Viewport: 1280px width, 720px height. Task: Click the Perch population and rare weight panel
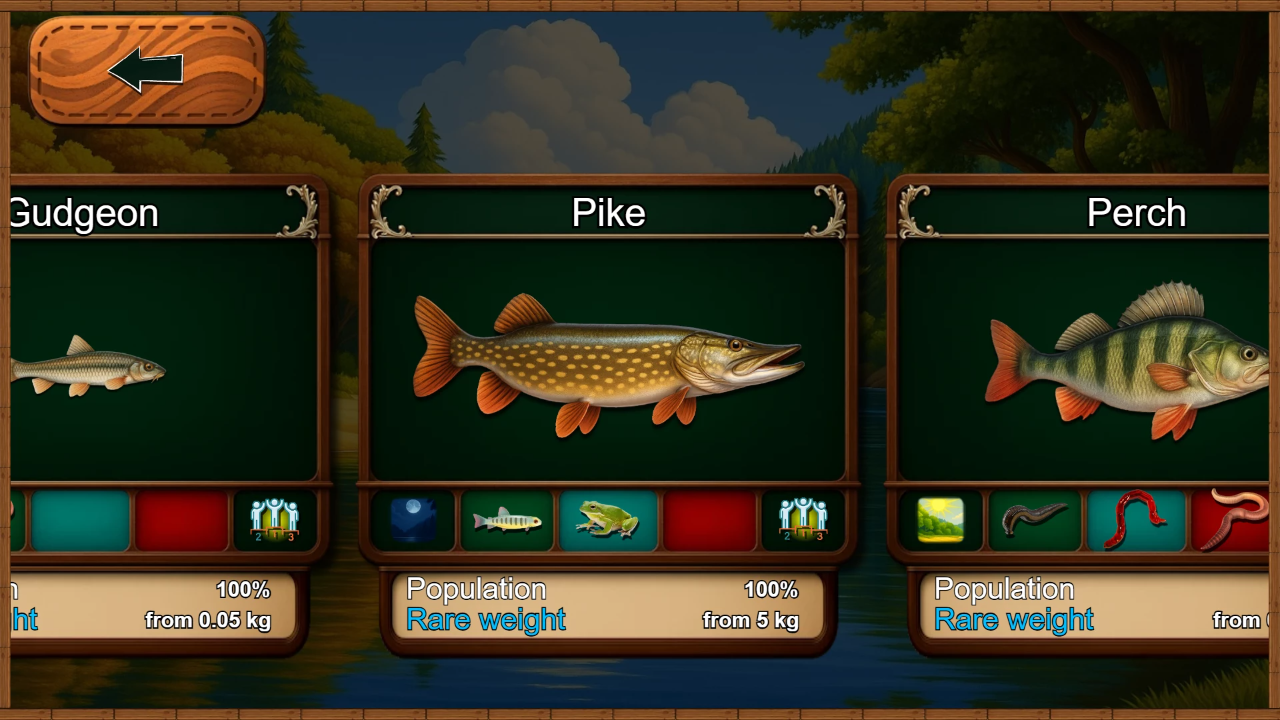pyautogui.click(x=1095, y=605)
